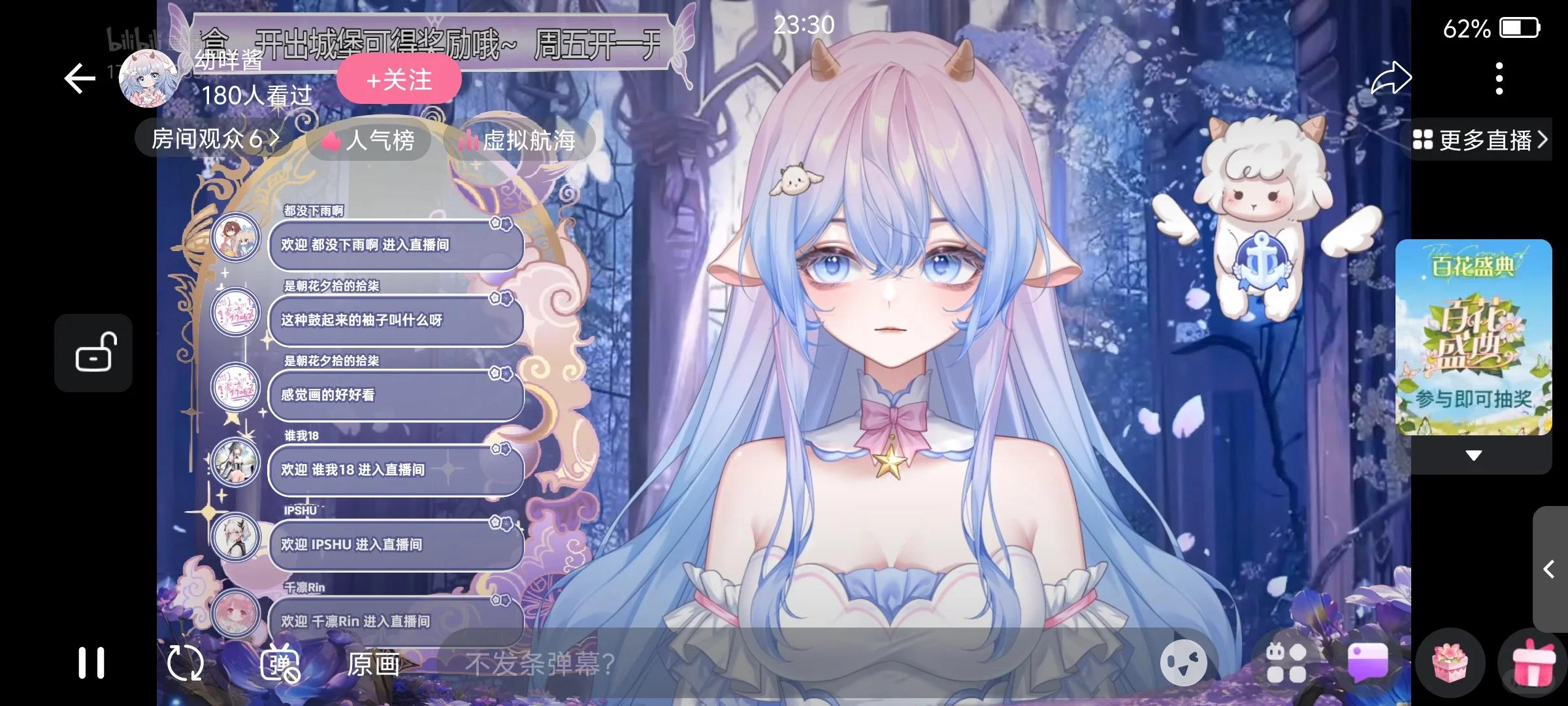This screenshot has height=706, width=1568.
Task: Open 更多直播 to browse more streams
Action: [x=1482, y=139]
